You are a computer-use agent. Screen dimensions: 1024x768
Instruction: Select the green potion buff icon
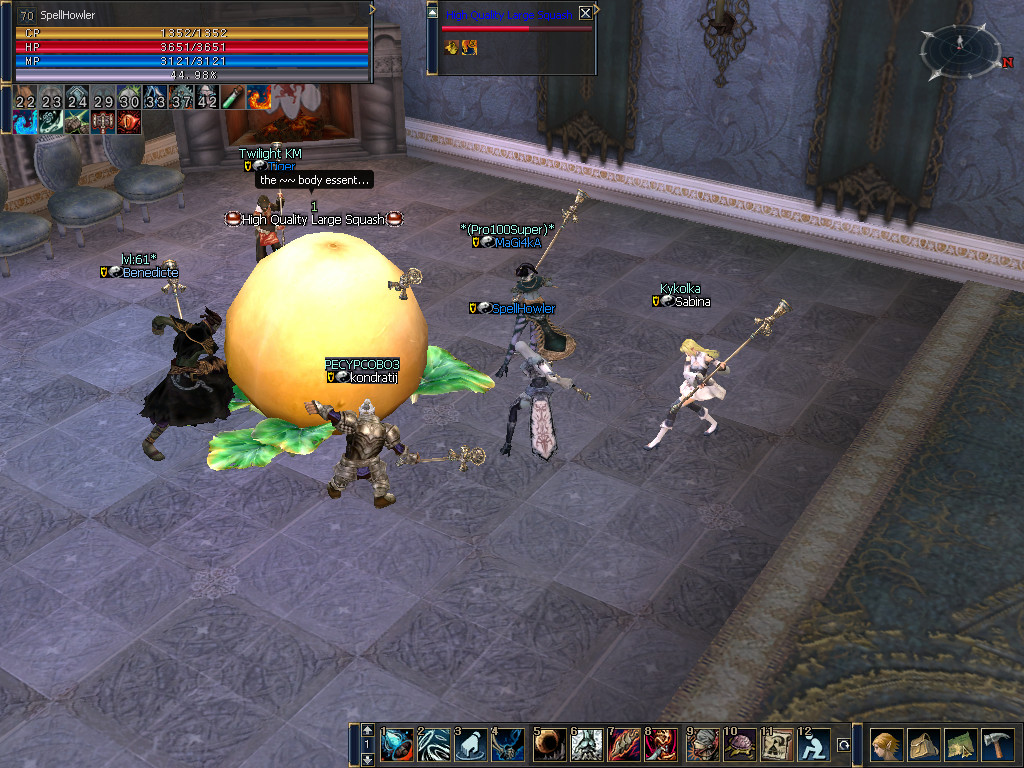click(x=233, y=97)
